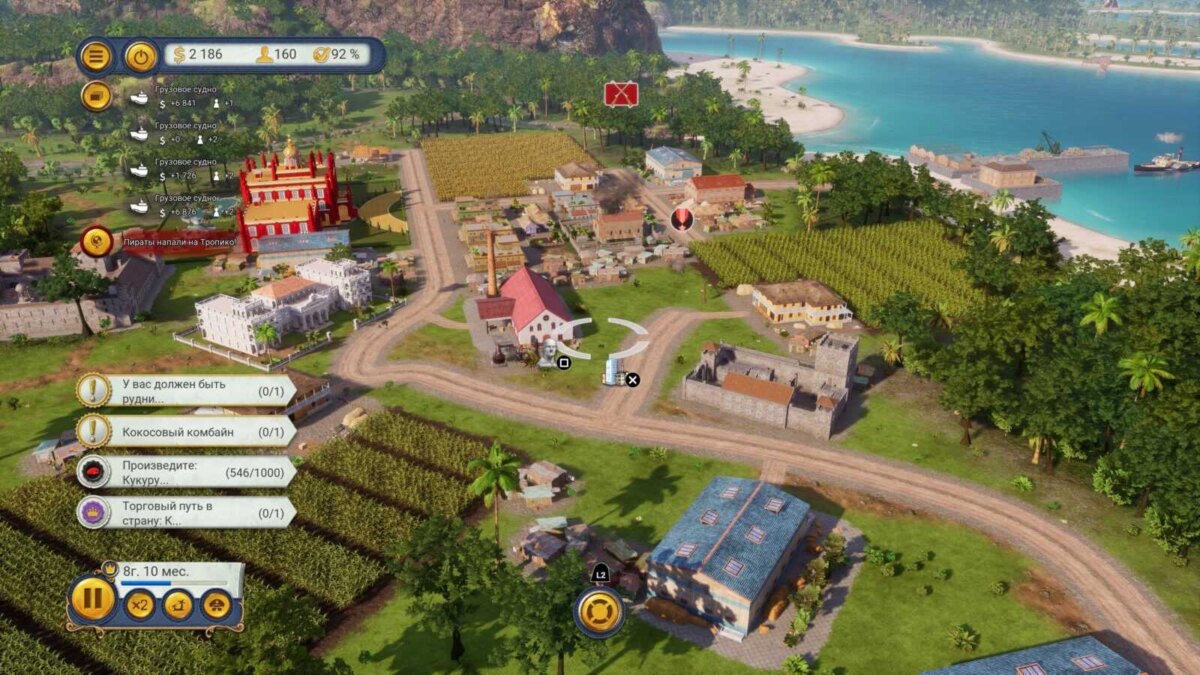Click the red alert marker over the town
Image resolution: width=1200 pixels, height=675 pixels.
pyautogui.click(x=683, y=218)
